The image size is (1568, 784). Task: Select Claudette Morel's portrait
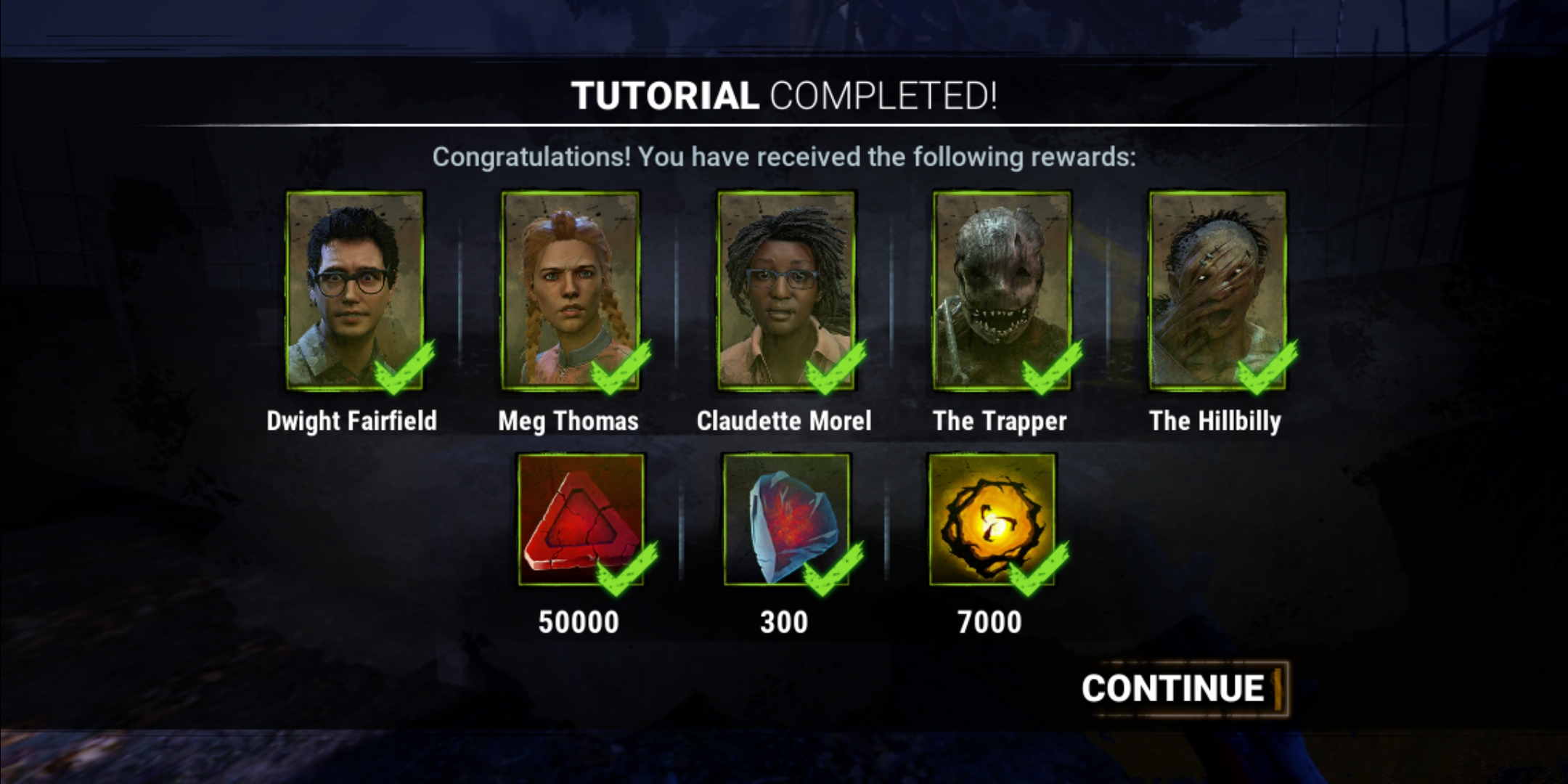pyautogui.click(x=786, y=290)
